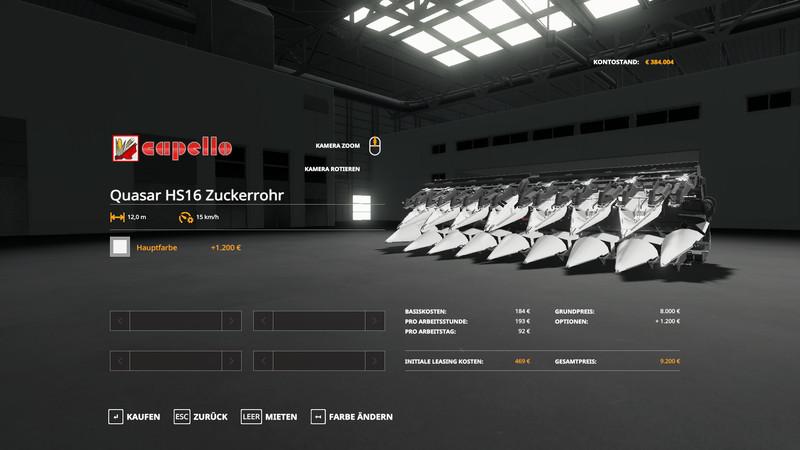Choose Farbe ändern to change the color
Screen dimensions: 800x450
point(347,416)
